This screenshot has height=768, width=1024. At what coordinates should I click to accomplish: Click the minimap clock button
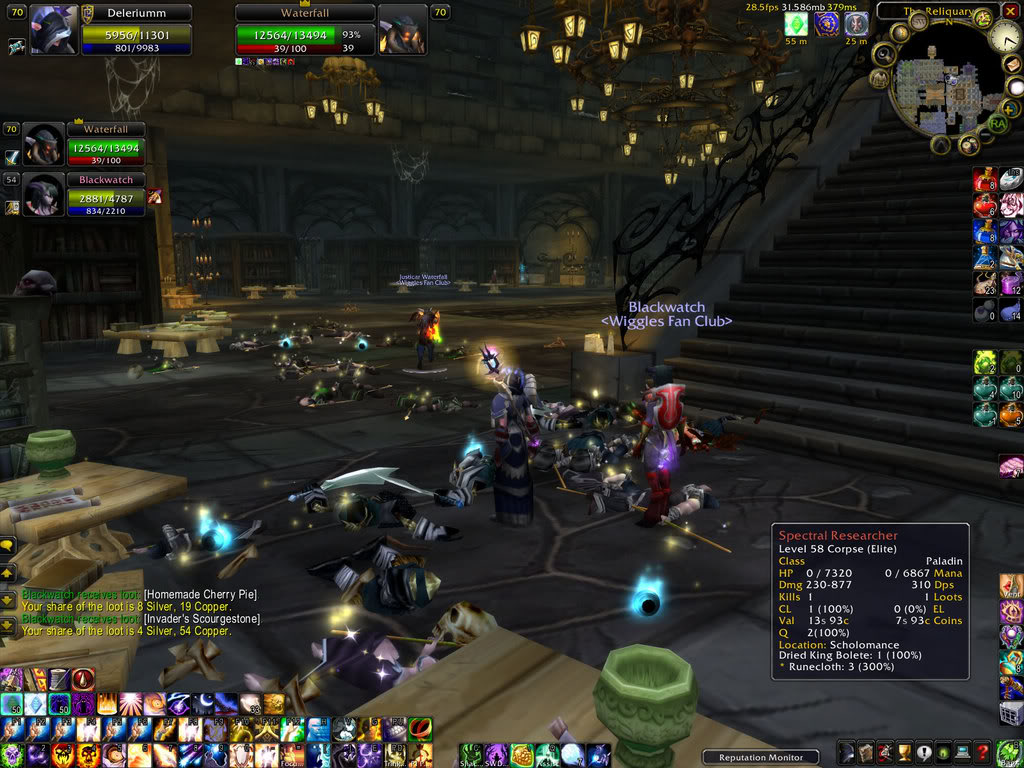1005,38
